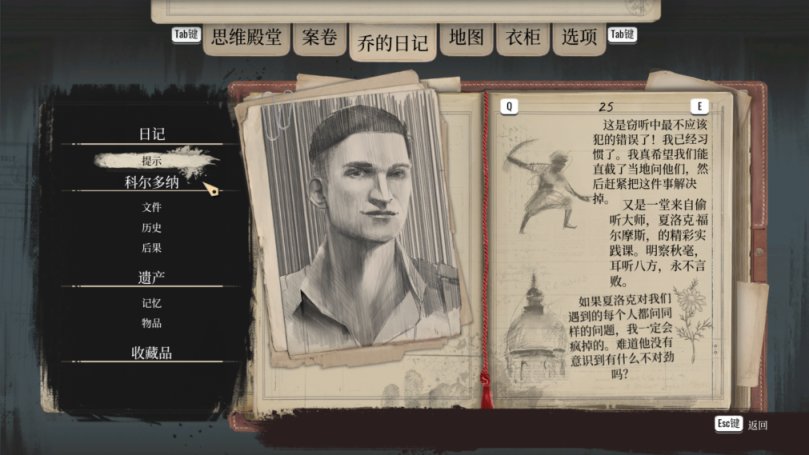Open the 记忆 list item

(152, 302)
